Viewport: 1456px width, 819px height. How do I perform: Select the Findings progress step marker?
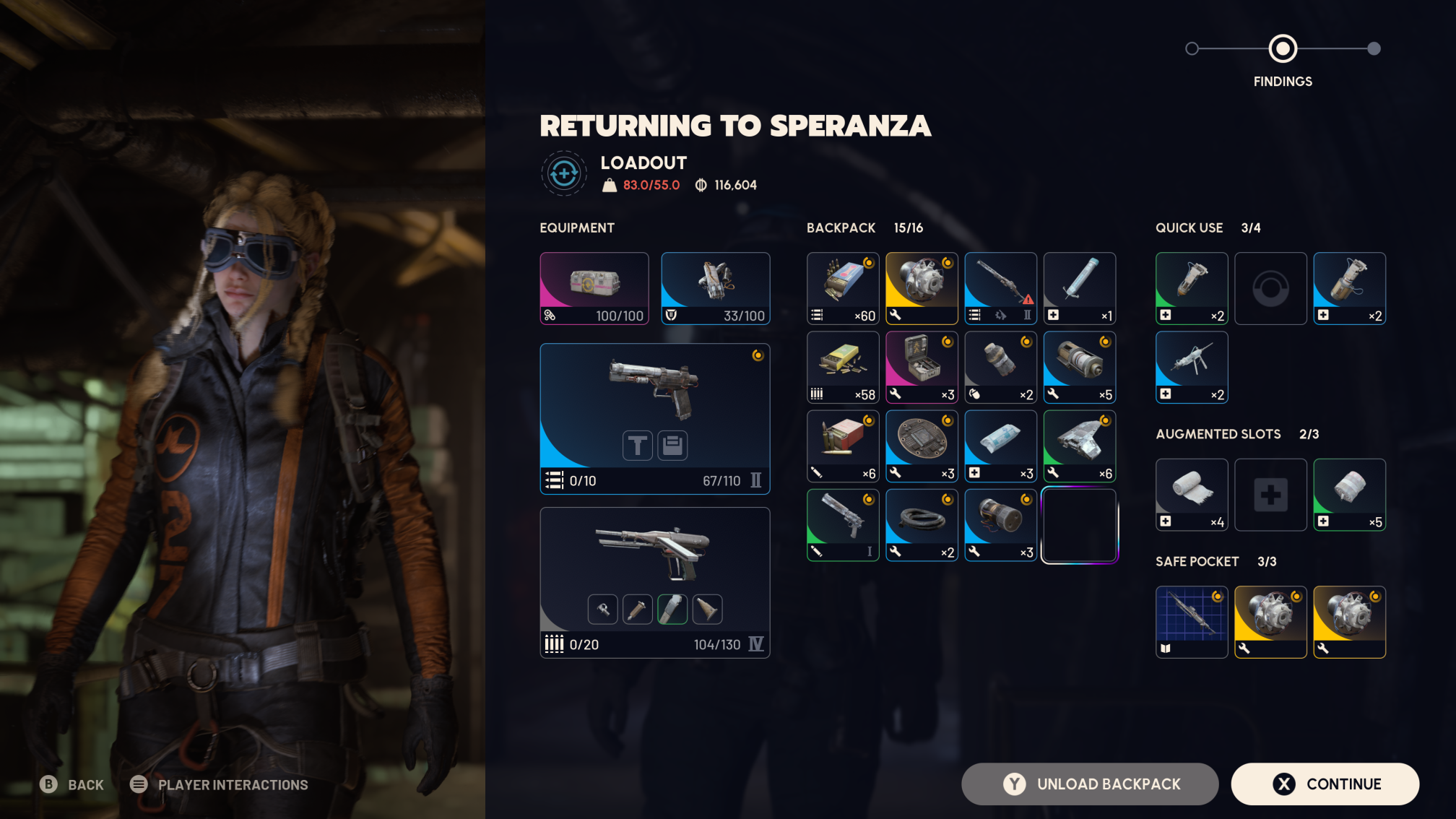pyautogui.click(x=1283, y=49)
